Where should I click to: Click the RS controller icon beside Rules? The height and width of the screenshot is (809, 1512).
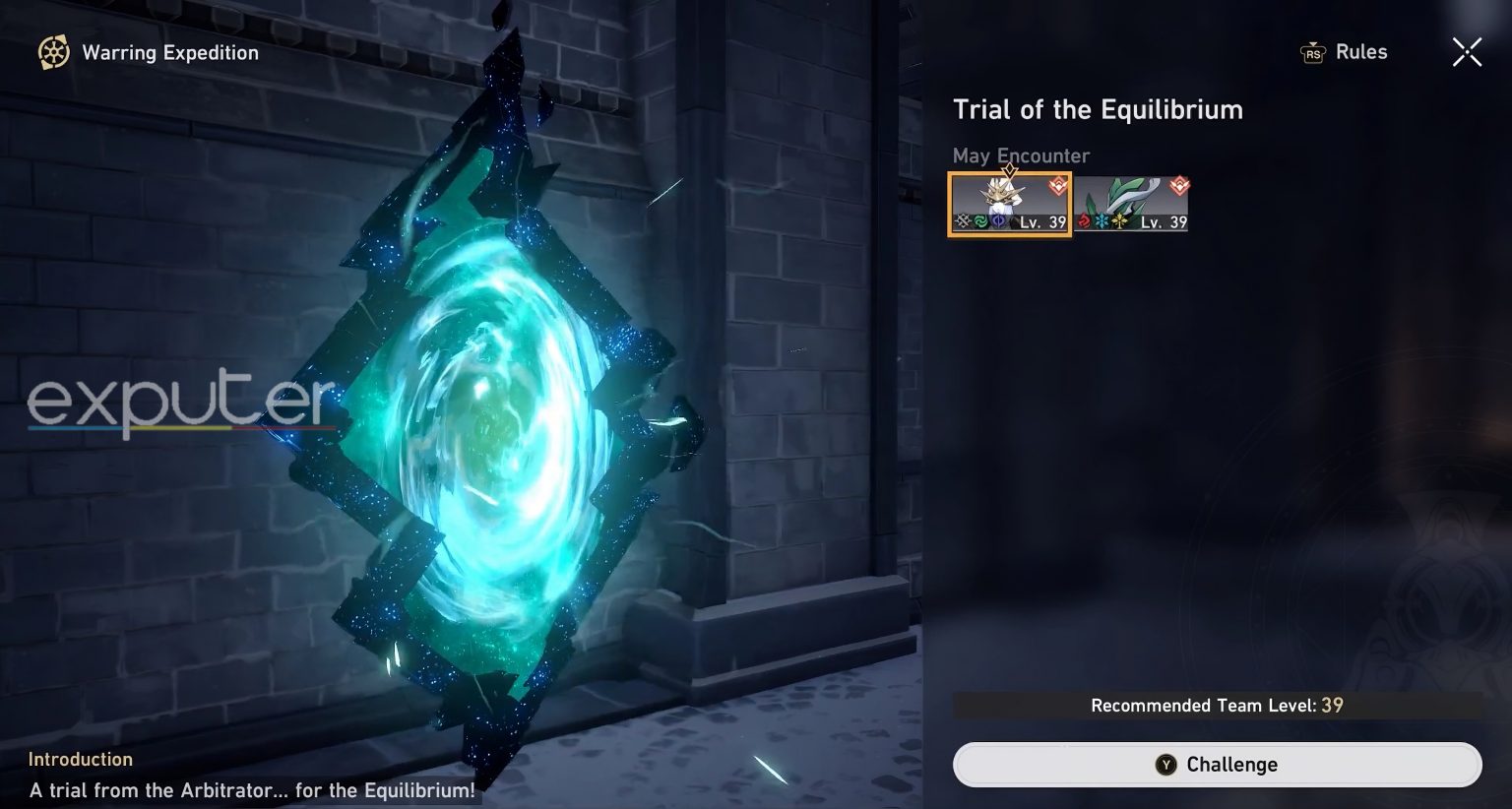click(1312, 53)
